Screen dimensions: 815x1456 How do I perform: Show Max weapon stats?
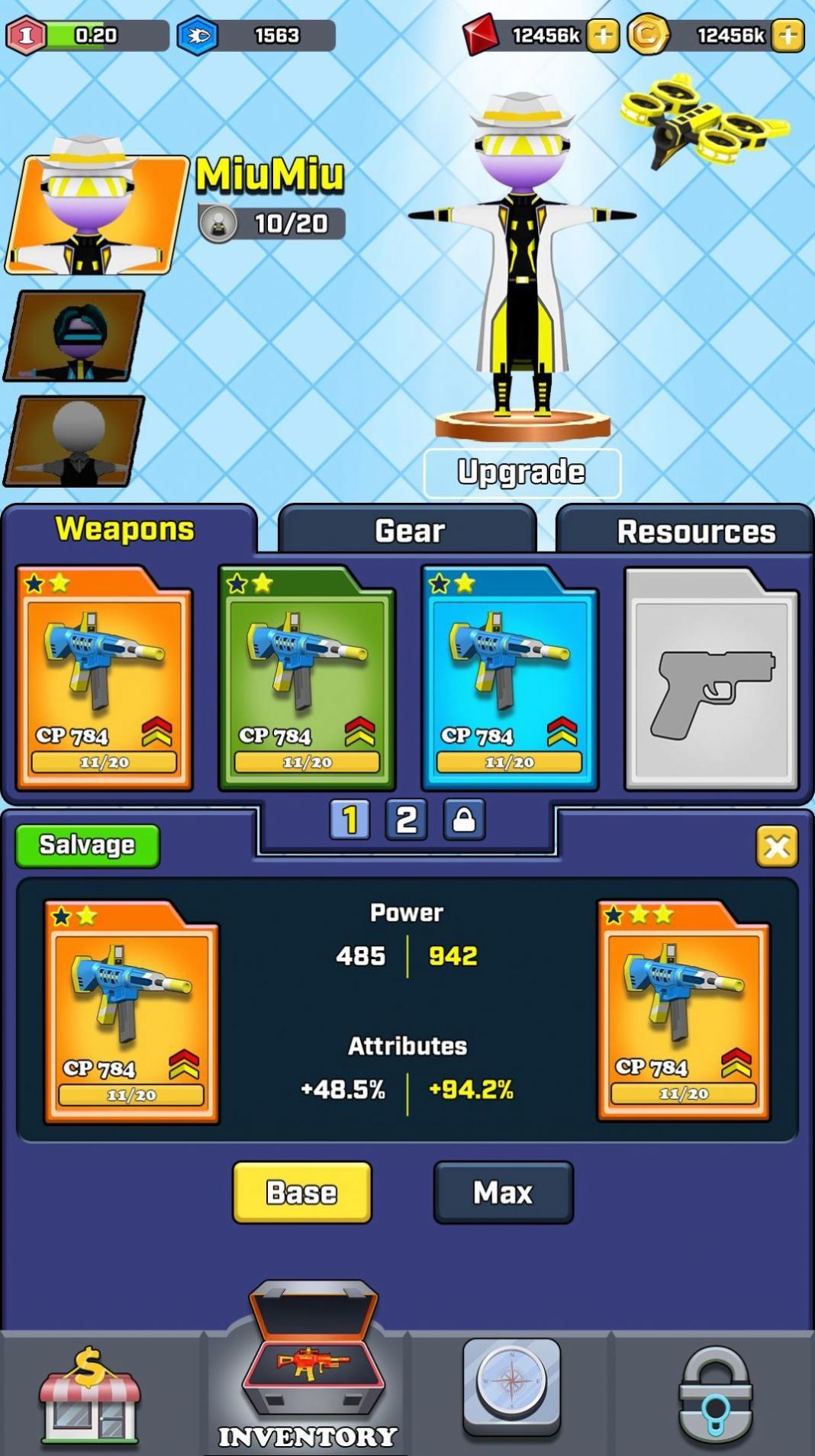pos(503,1193)
